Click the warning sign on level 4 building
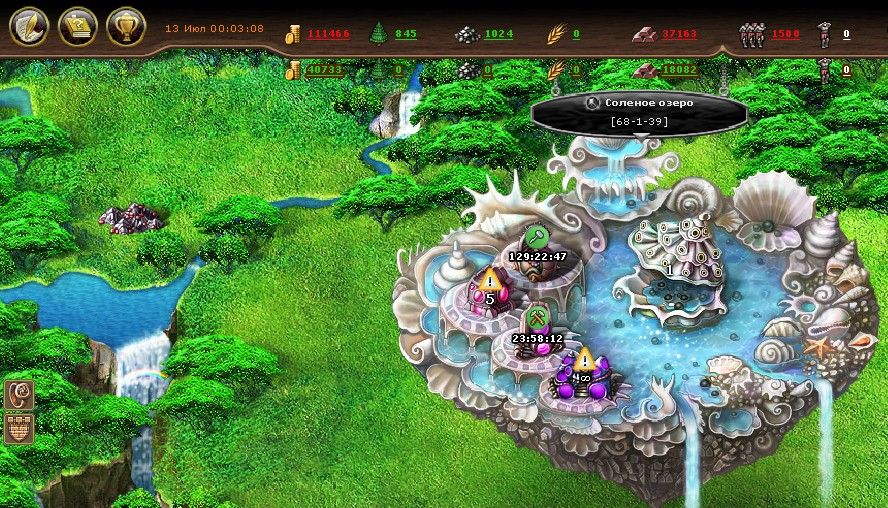The height and width of the screenshot is (508, 888). pyautogui.click(x=584, y=359)
